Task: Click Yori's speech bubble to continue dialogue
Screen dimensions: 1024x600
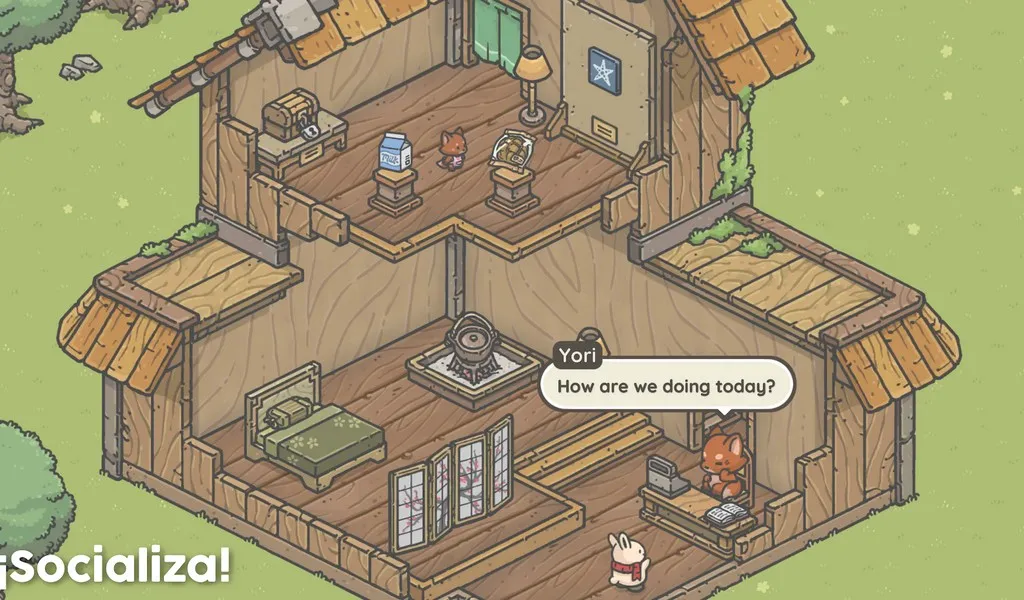Action: click(x=666, y=385)
